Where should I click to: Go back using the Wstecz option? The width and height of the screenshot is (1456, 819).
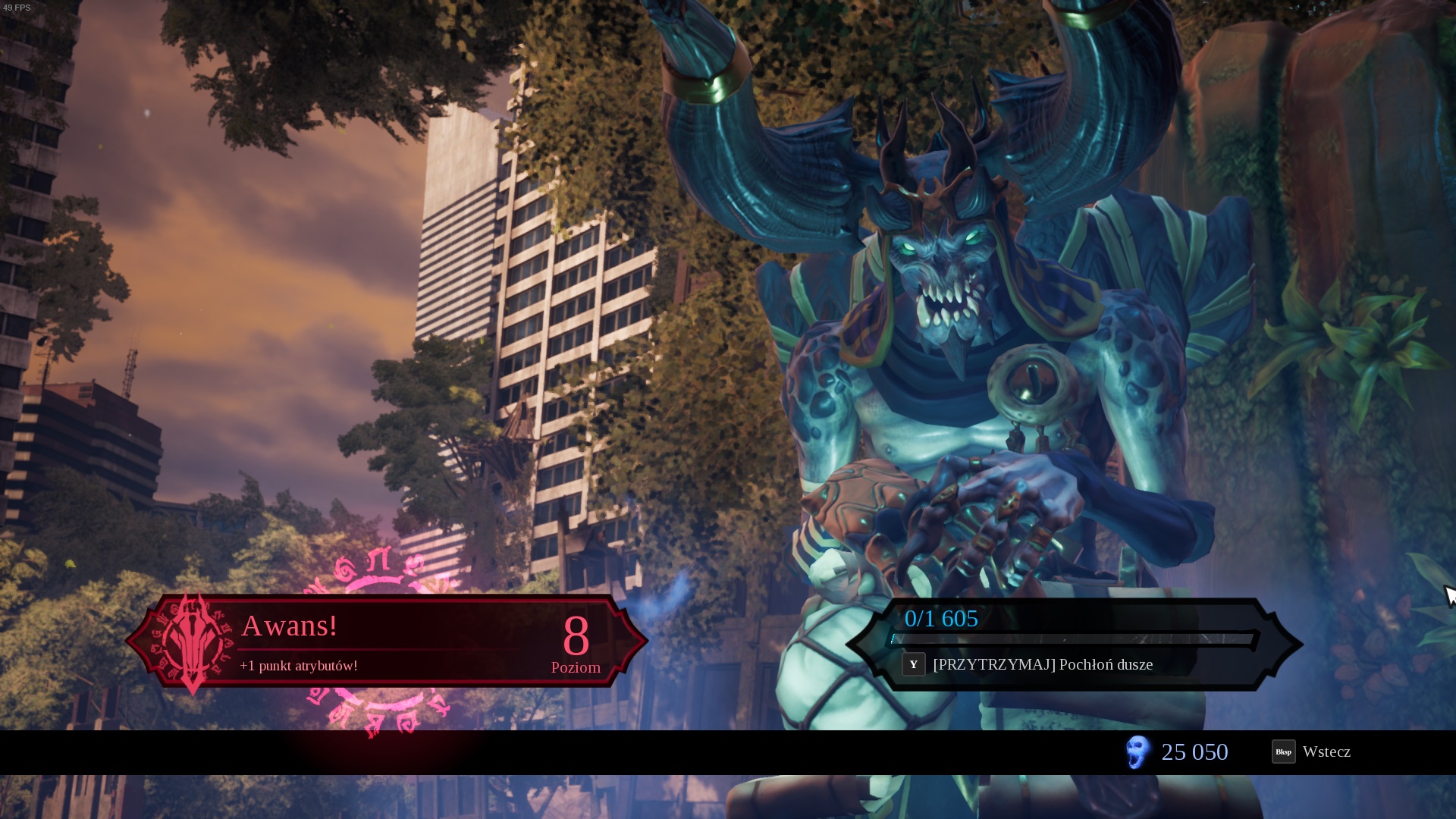coord(1312,752)
